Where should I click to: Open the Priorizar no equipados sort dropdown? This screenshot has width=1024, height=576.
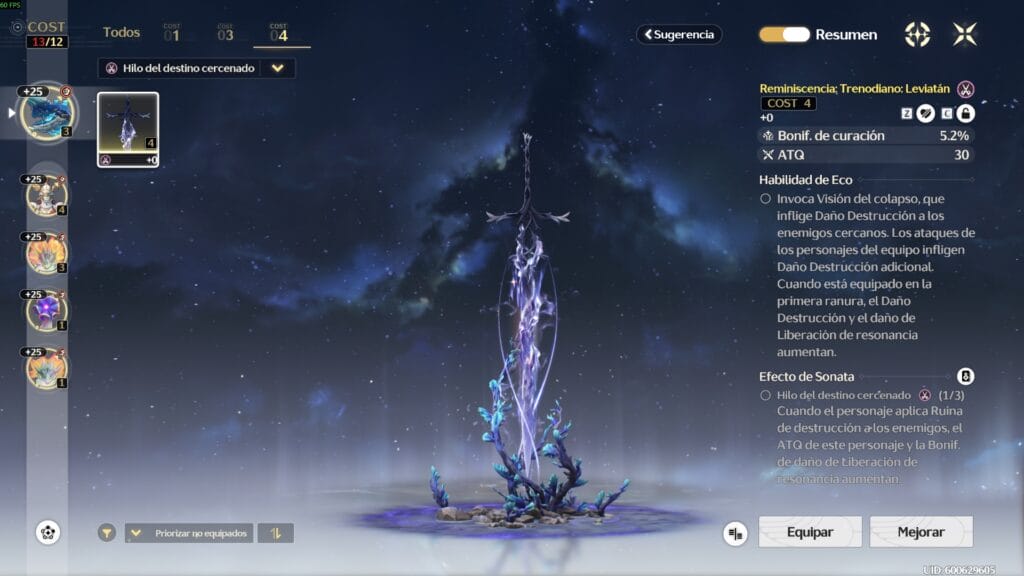pos(189,533)
